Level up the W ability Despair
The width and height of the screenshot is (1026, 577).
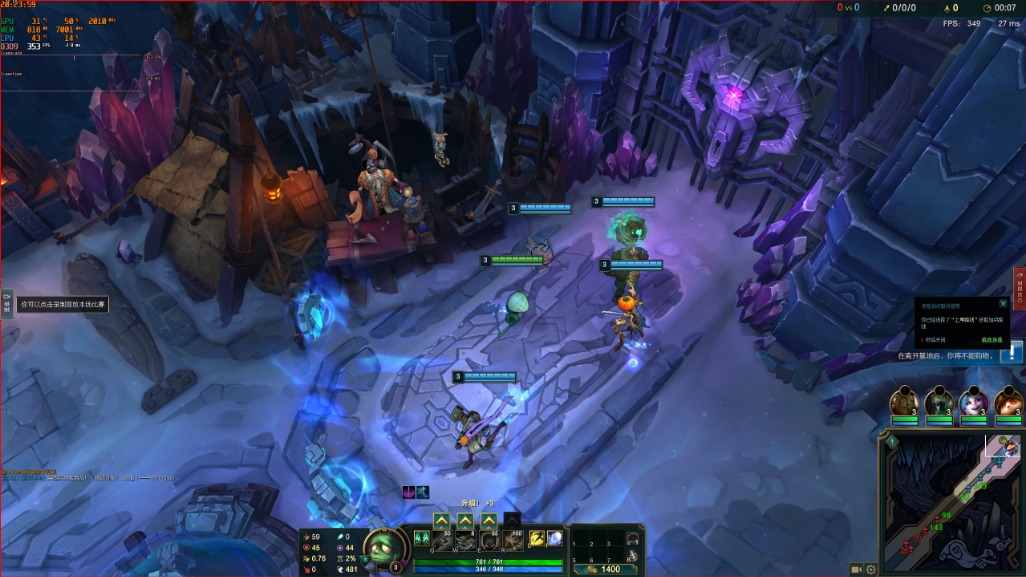pyautogui.click(x=465, y=520)
